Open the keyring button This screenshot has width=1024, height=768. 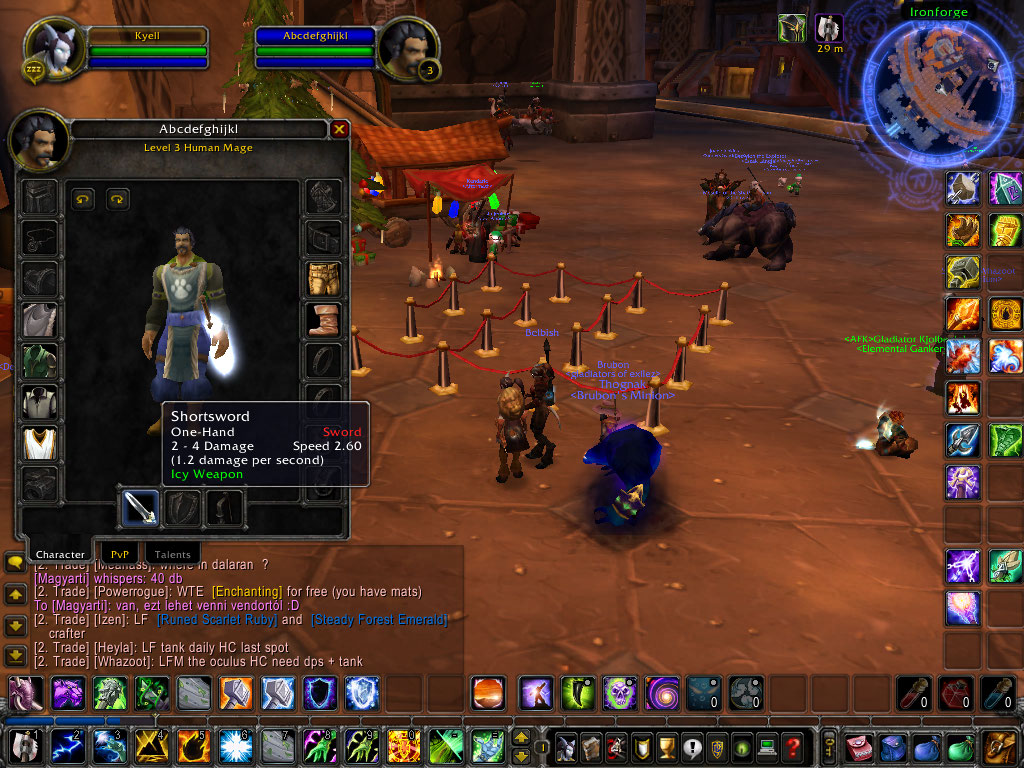[x=829, y=746]
